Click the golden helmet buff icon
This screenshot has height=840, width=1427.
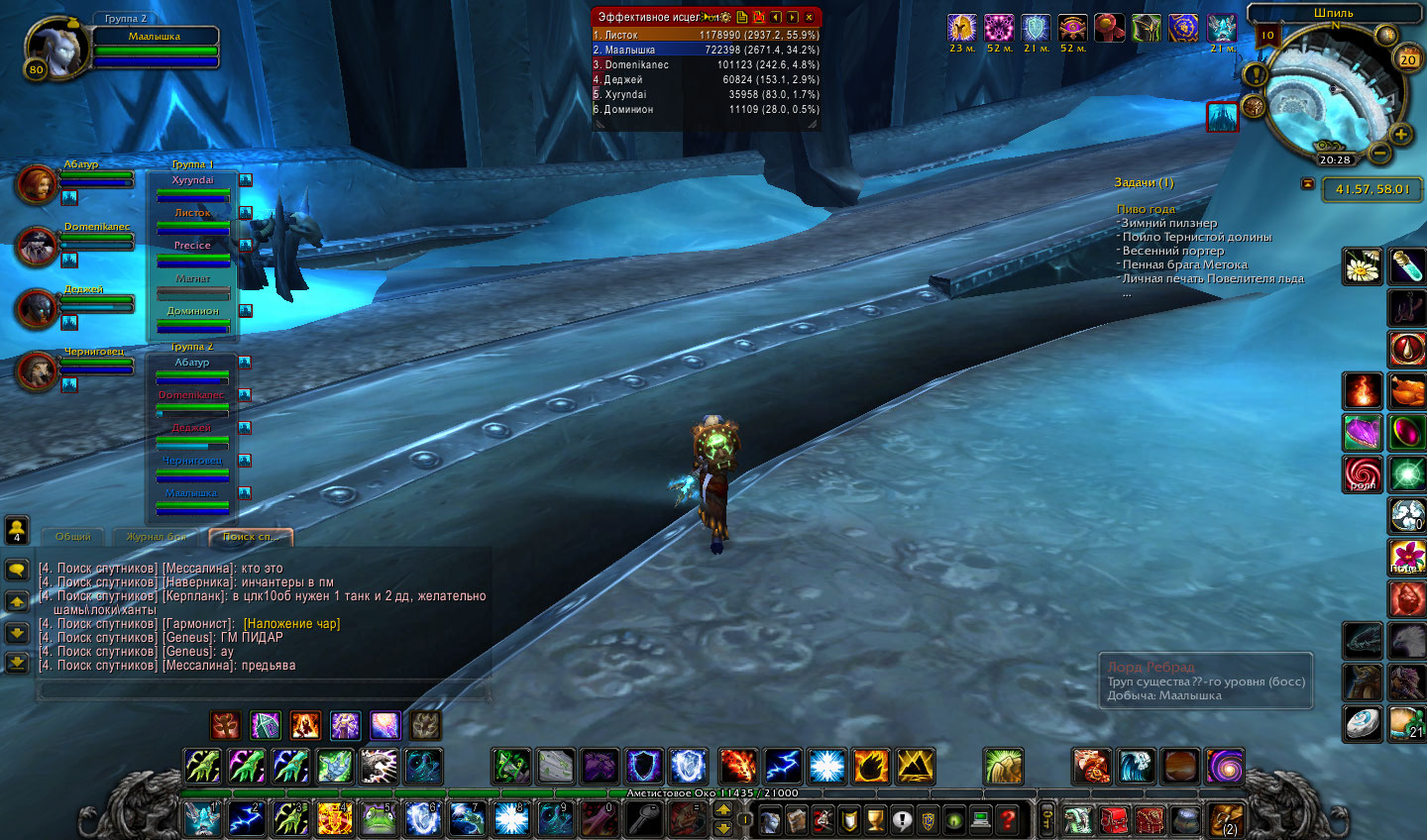pos(961,28)
